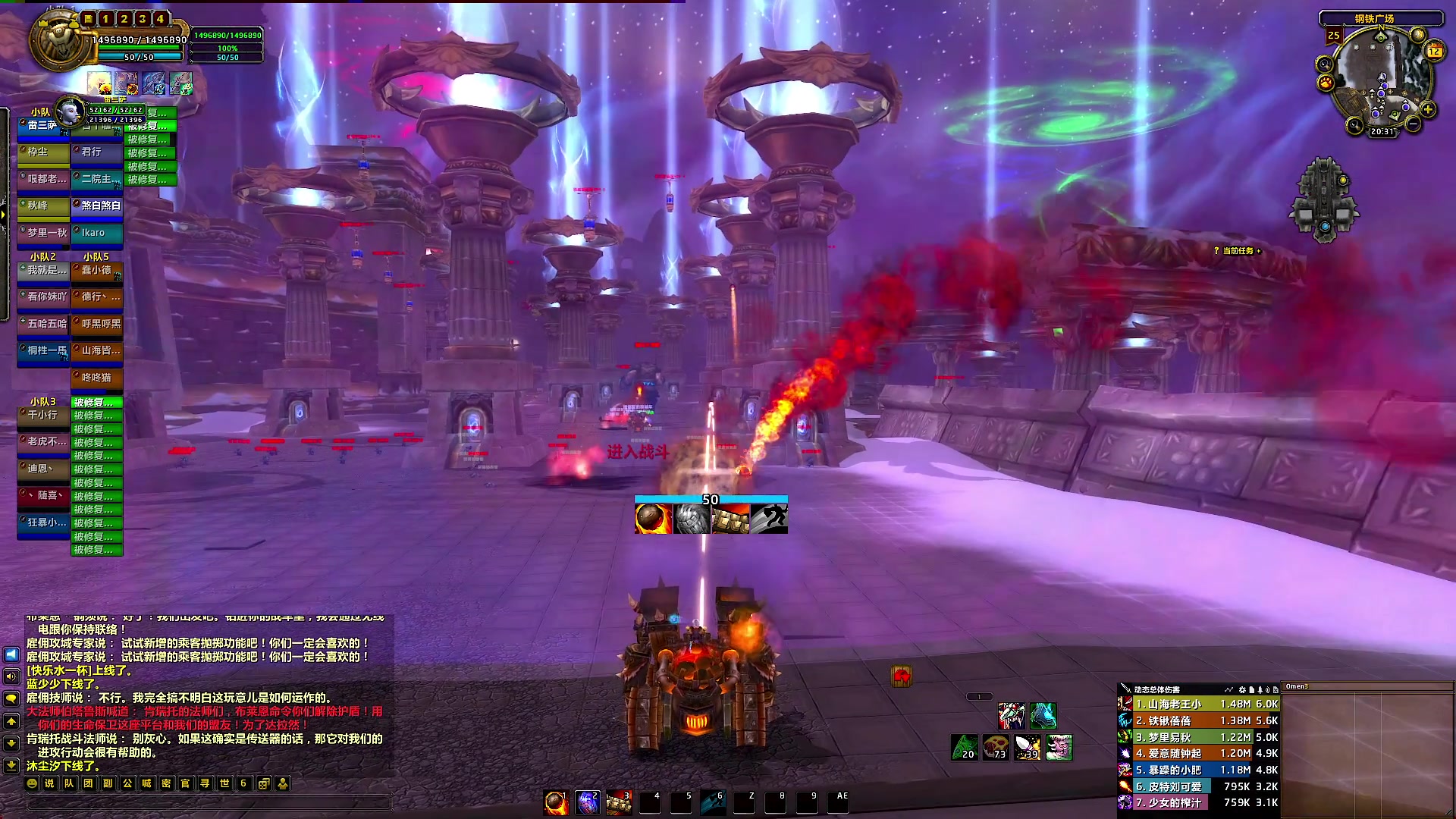The height and width of the screenshot is (819, 1456).
Task: Click the player portrait frame
Action: 59,42
